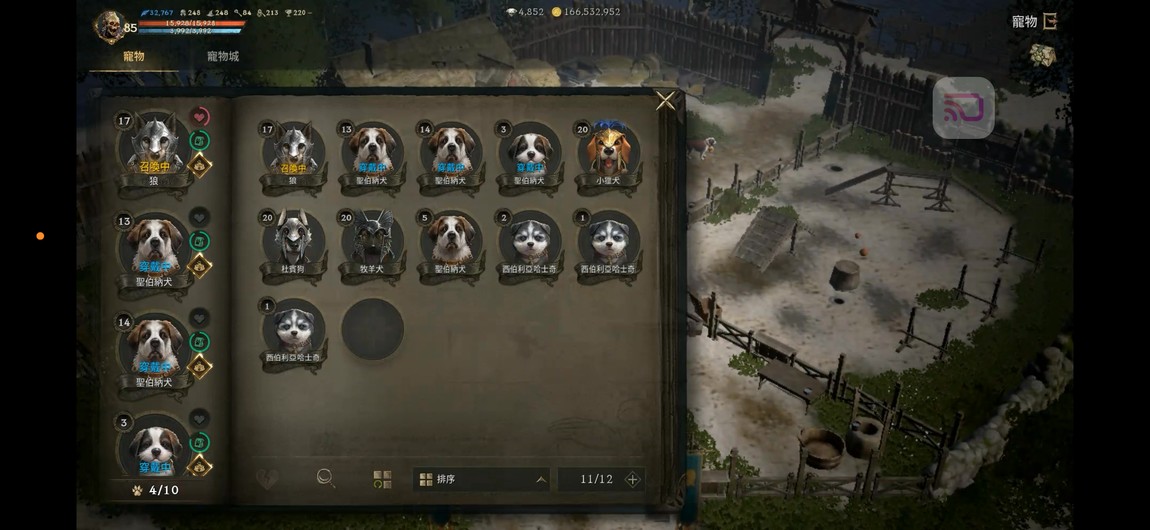
Task: Tap the pink screen-cast overlay button
Action: (x=963, y=108)
